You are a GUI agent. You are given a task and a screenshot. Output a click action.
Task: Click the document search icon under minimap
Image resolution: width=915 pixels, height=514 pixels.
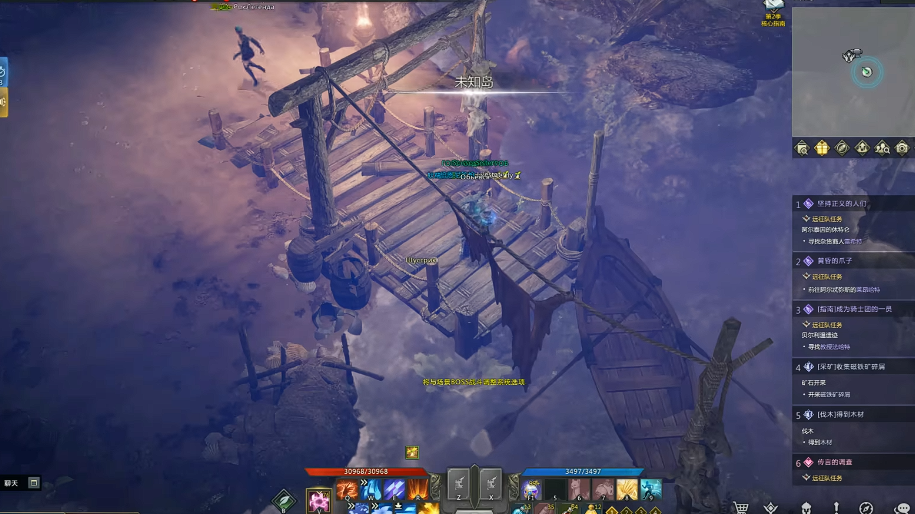click(802, 148)
